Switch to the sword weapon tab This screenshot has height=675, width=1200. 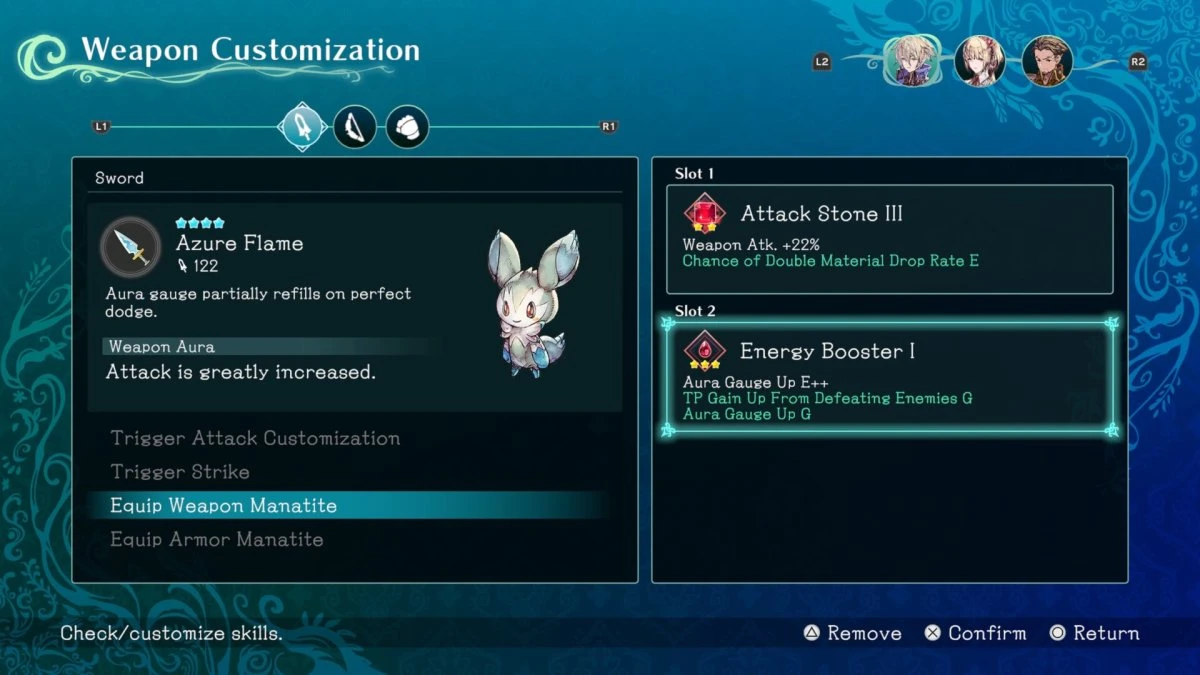pos(303,127)
